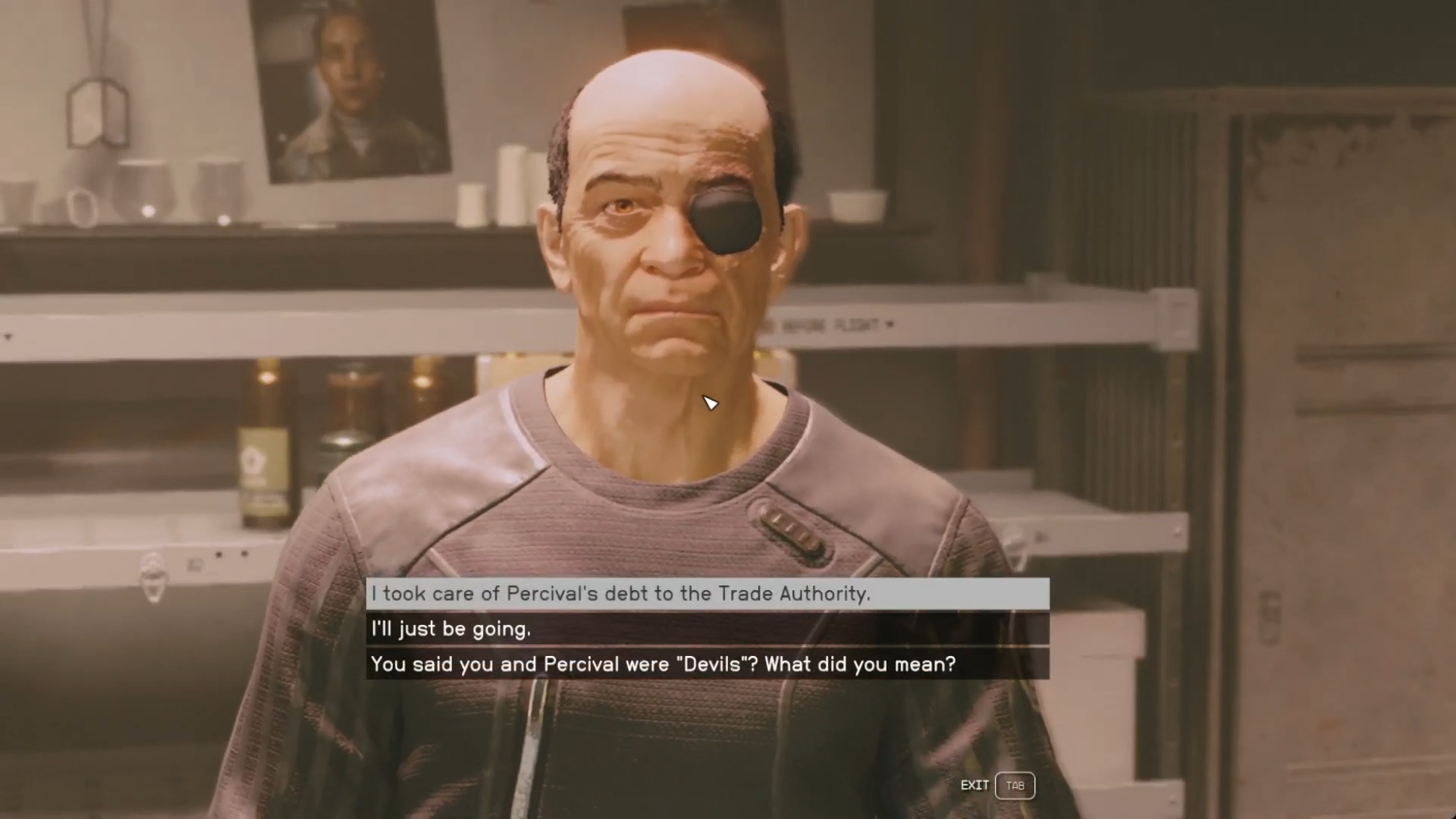
Task: Click the exit conversation keybind hint
Action: click(x=1015, y=786)
